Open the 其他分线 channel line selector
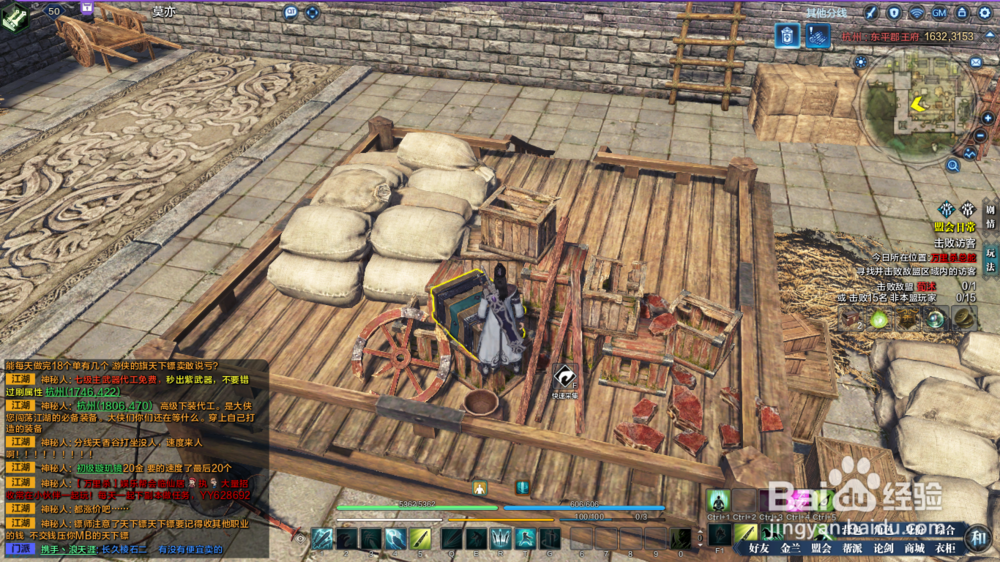This screenshot has height=562, width=1000. (x=826, y=12)
